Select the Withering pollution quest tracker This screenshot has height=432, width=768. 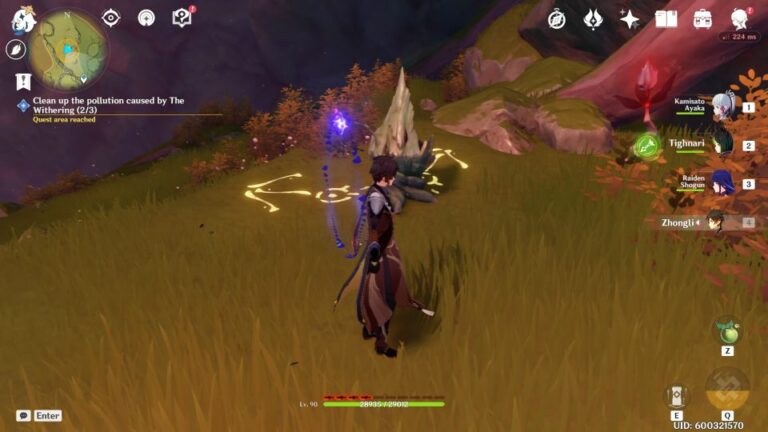point(100,106)
